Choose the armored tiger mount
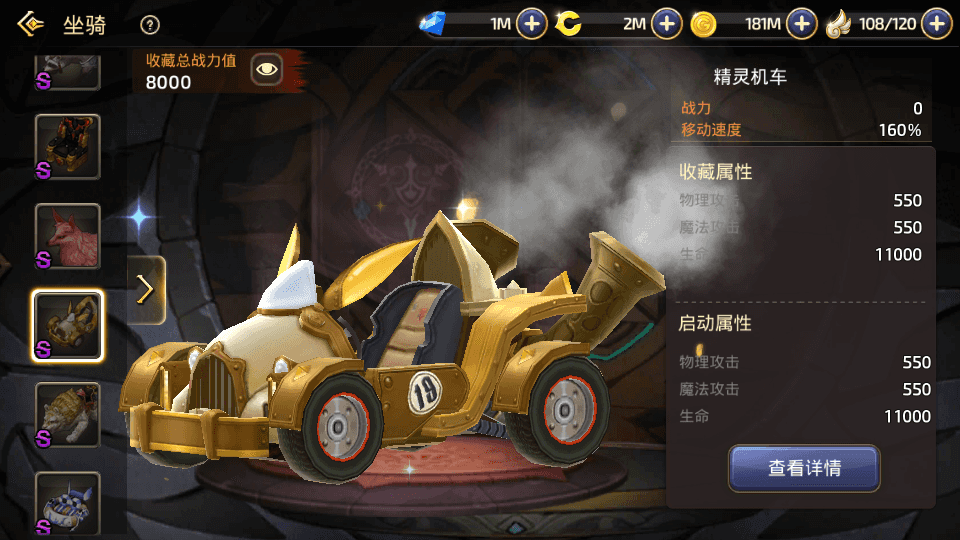The height and width of the screenshot is (540, 960). click(x=68, y=414)
